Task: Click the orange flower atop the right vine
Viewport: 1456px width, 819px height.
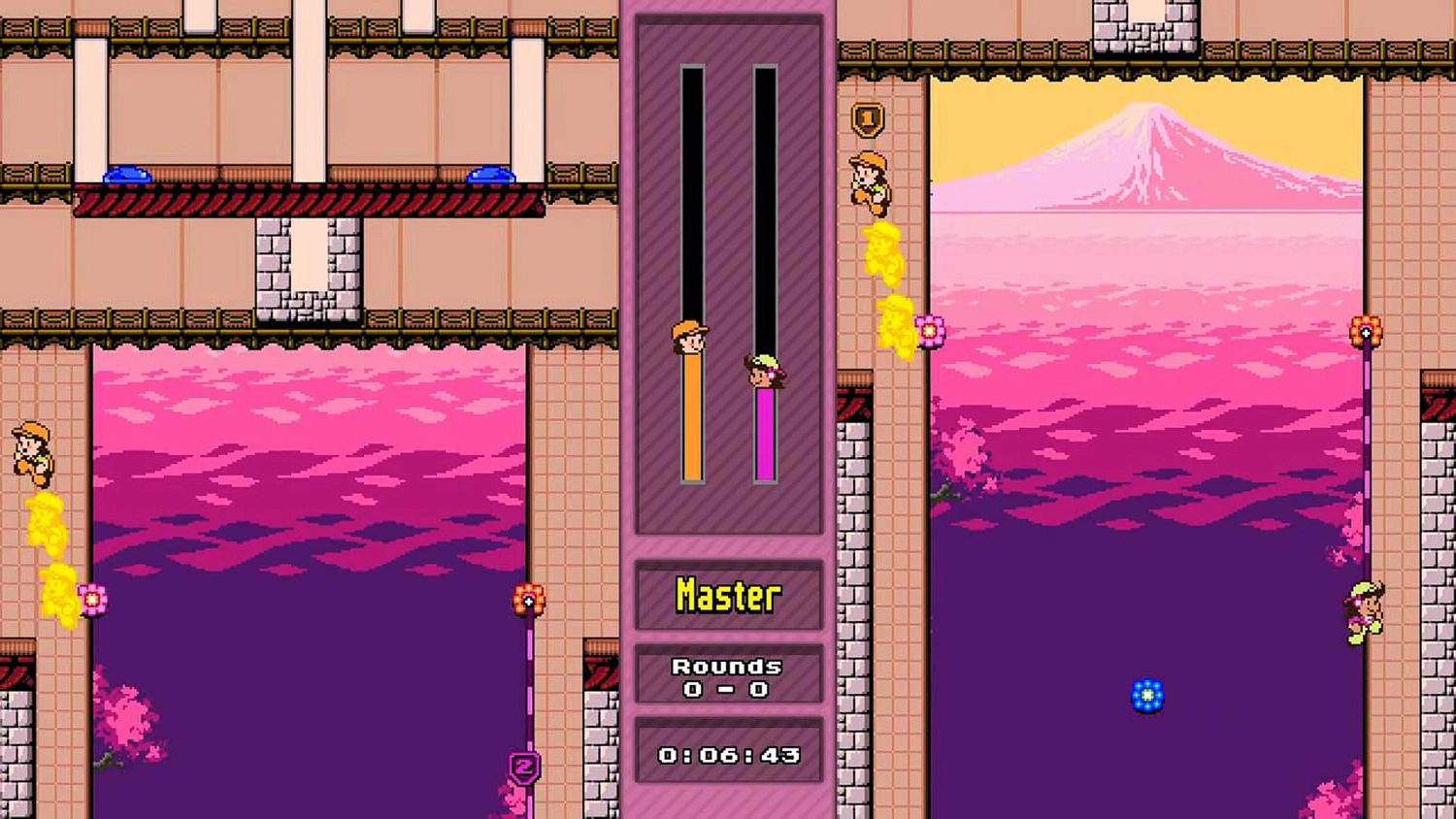Action: [x=1367, y=329]
